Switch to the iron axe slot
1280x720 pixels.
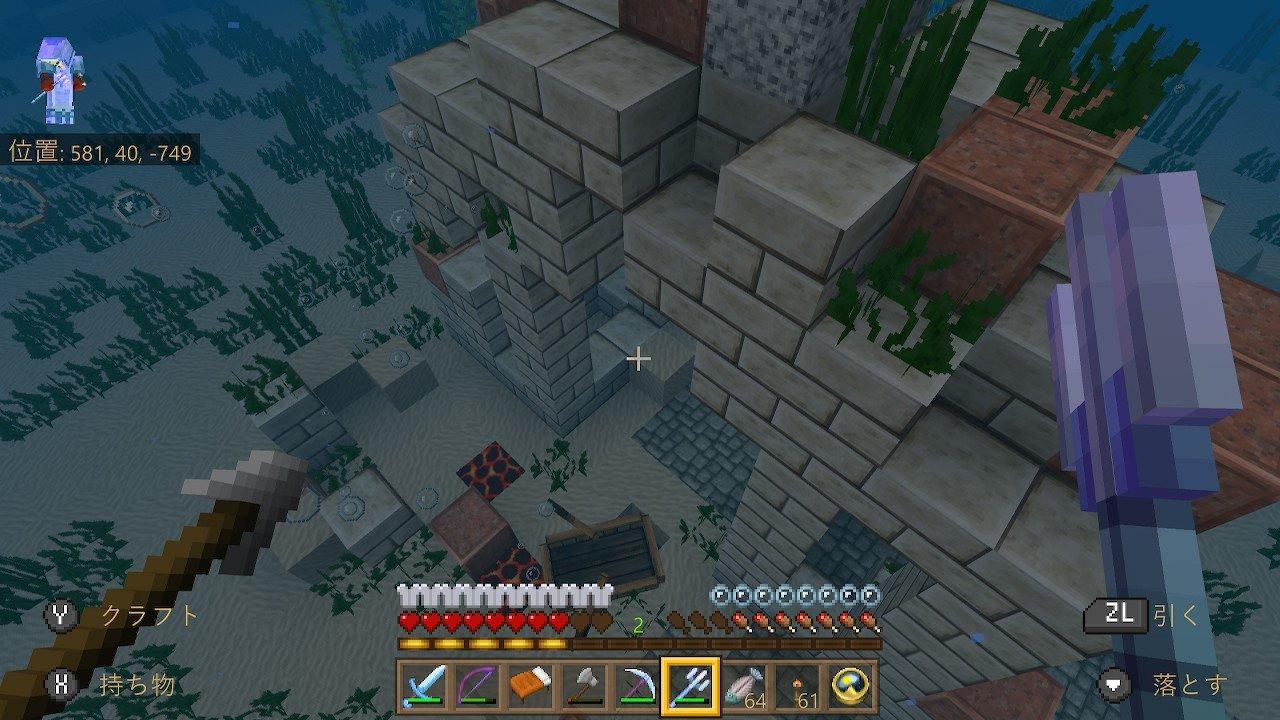click(582, 686)
